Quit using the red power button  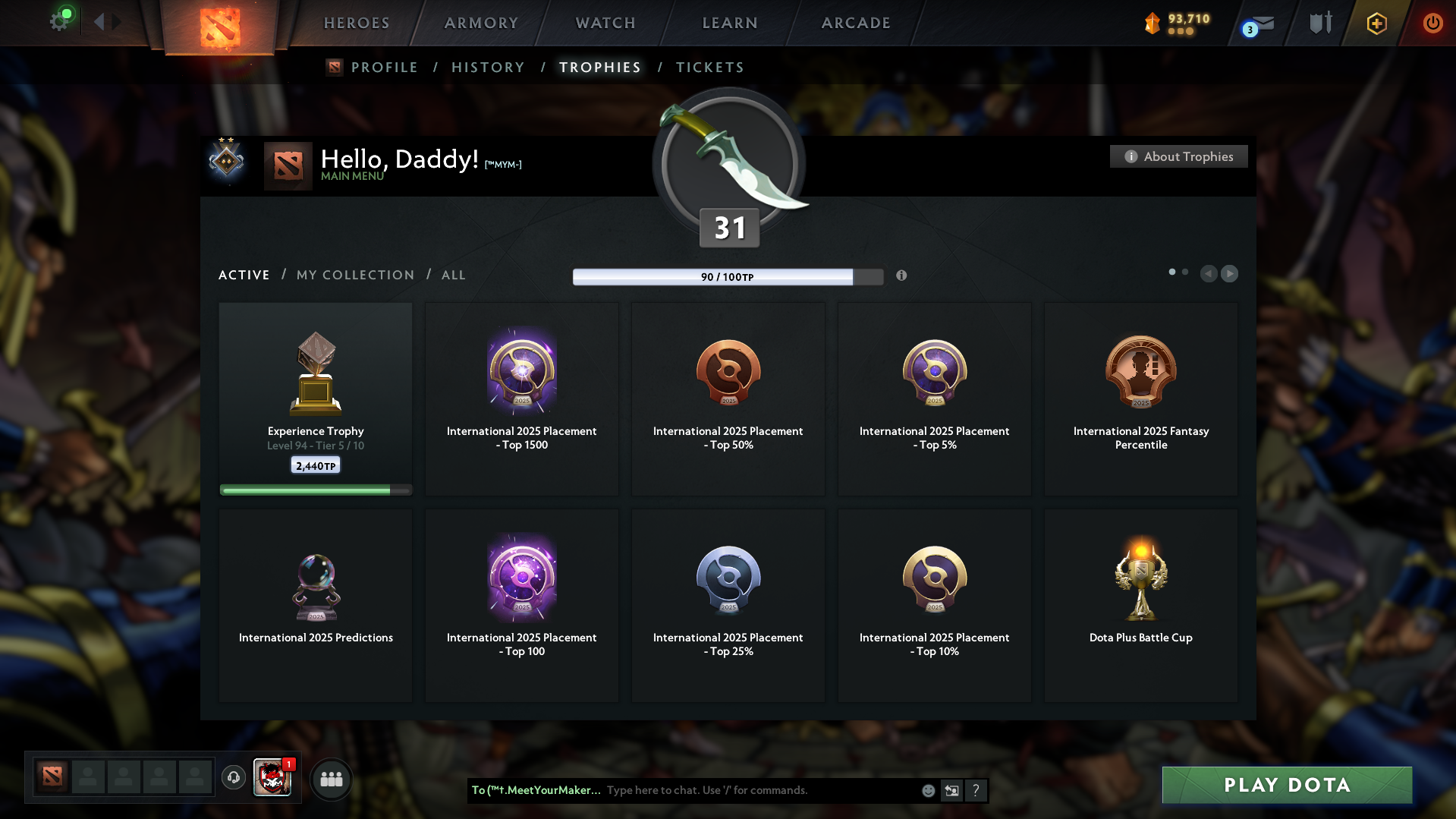click(x=1432, y=23)
